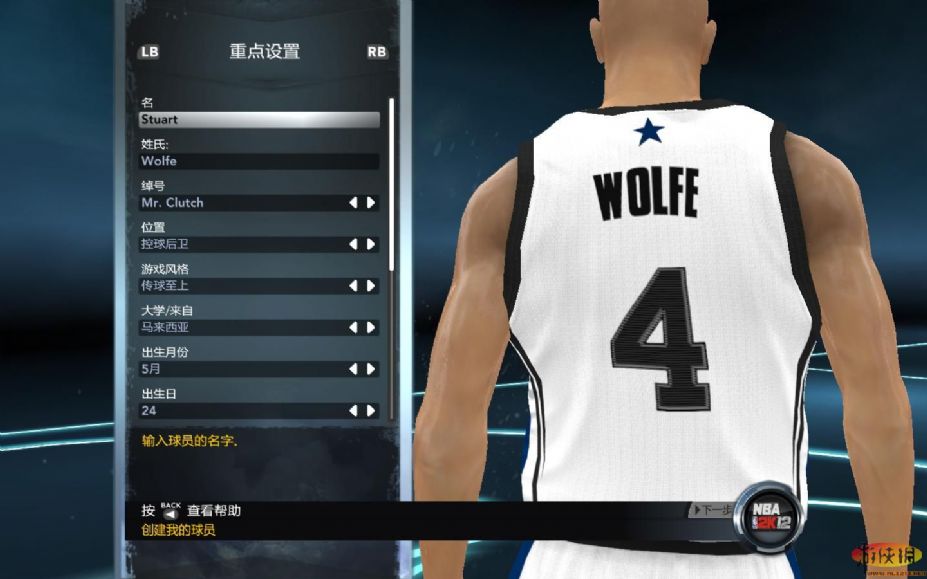The image size is (927, 579).
Task: Select the first name field showing Stuart
Action: pyautogui.click(x=259, y=120)
